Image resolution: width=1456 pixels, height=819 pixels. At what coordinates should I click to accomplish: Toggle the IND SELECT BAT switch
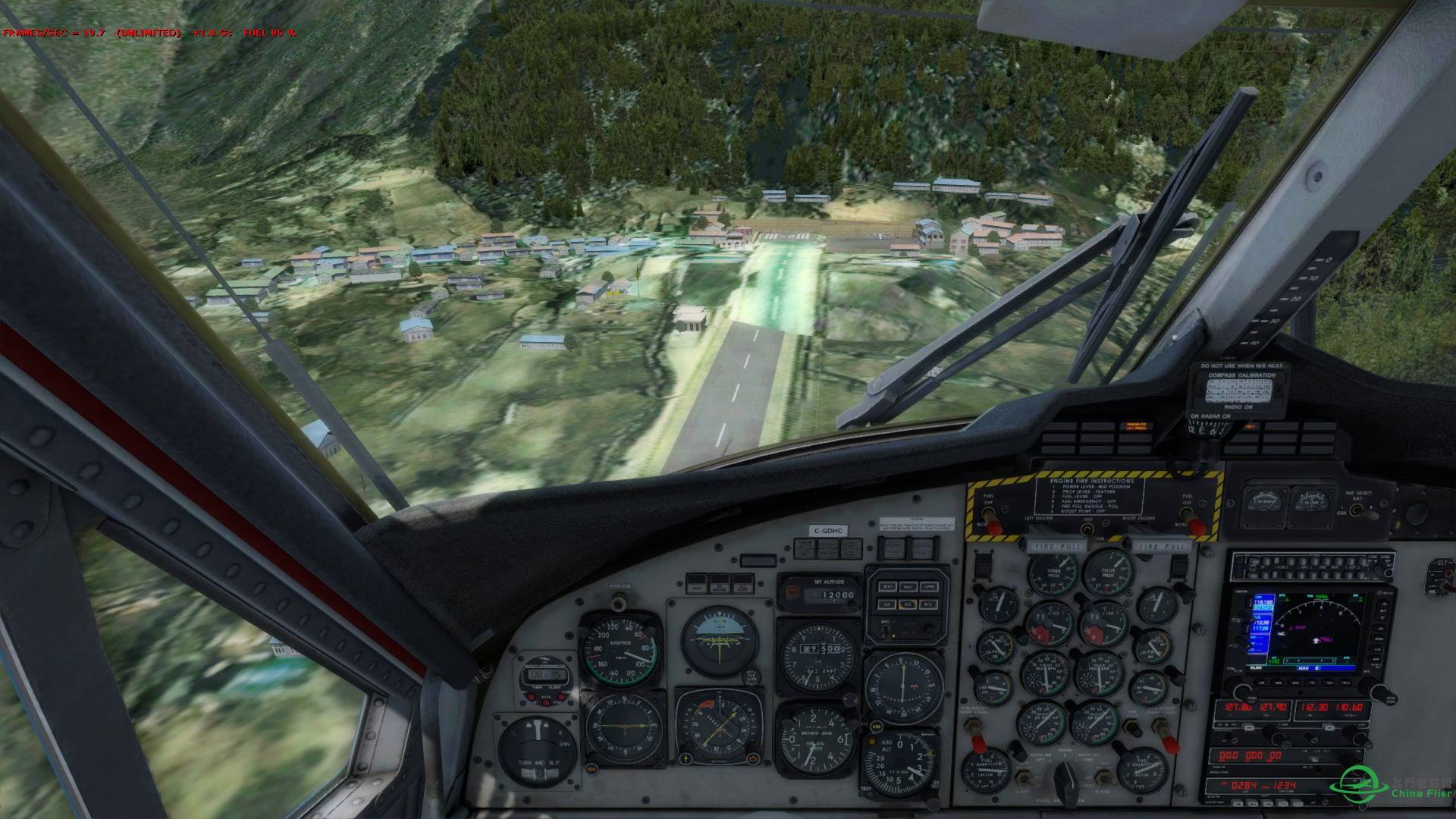(x=1355, y=510)
